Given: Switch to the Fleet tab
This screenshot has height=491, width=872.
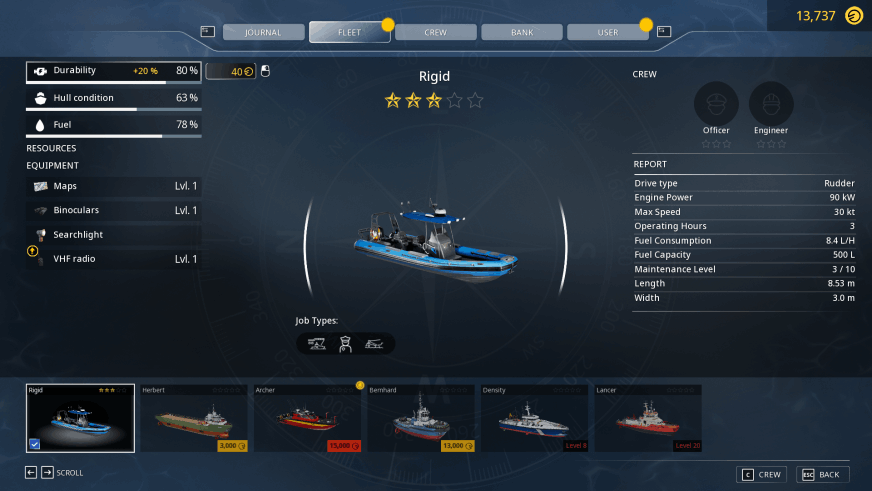Looking at the screenshot, I should (349, 32).
